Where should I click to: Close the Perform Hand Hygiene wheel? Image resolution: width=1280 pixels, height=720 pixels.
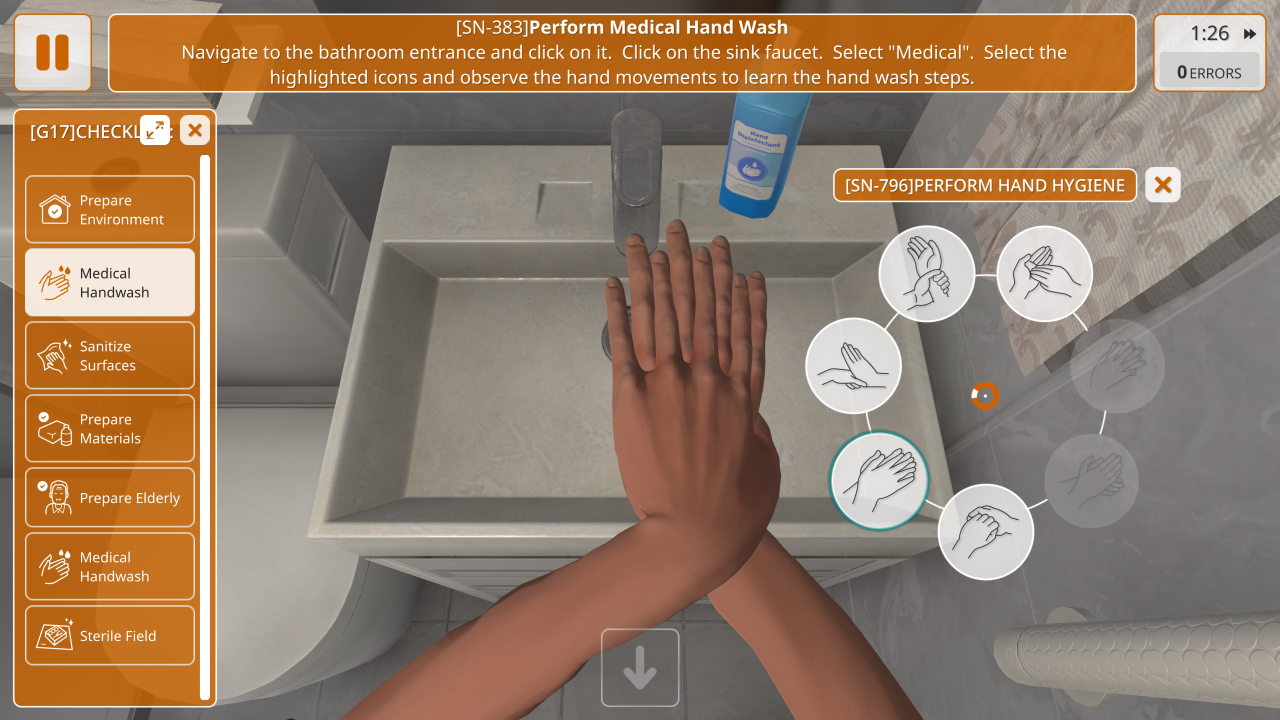coord(1162,185)
